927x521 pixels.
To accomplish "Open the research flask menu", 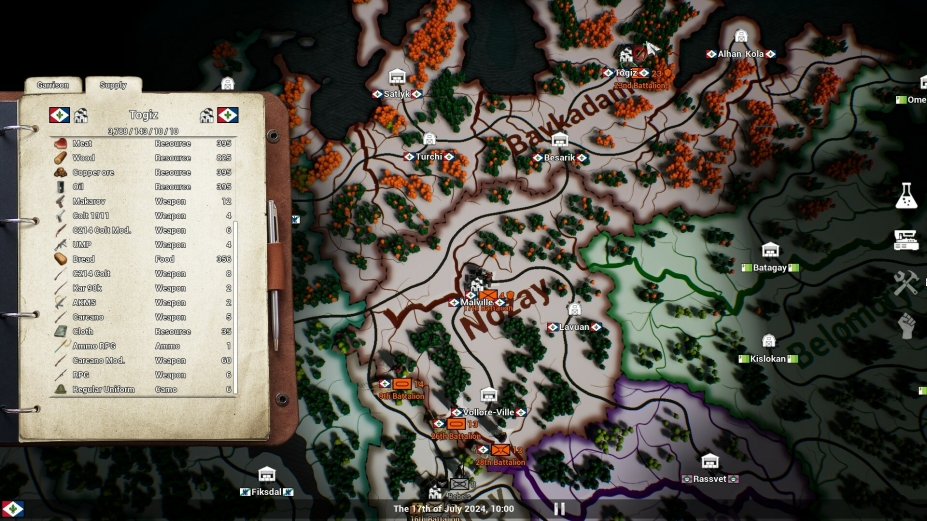I will 906,196.
